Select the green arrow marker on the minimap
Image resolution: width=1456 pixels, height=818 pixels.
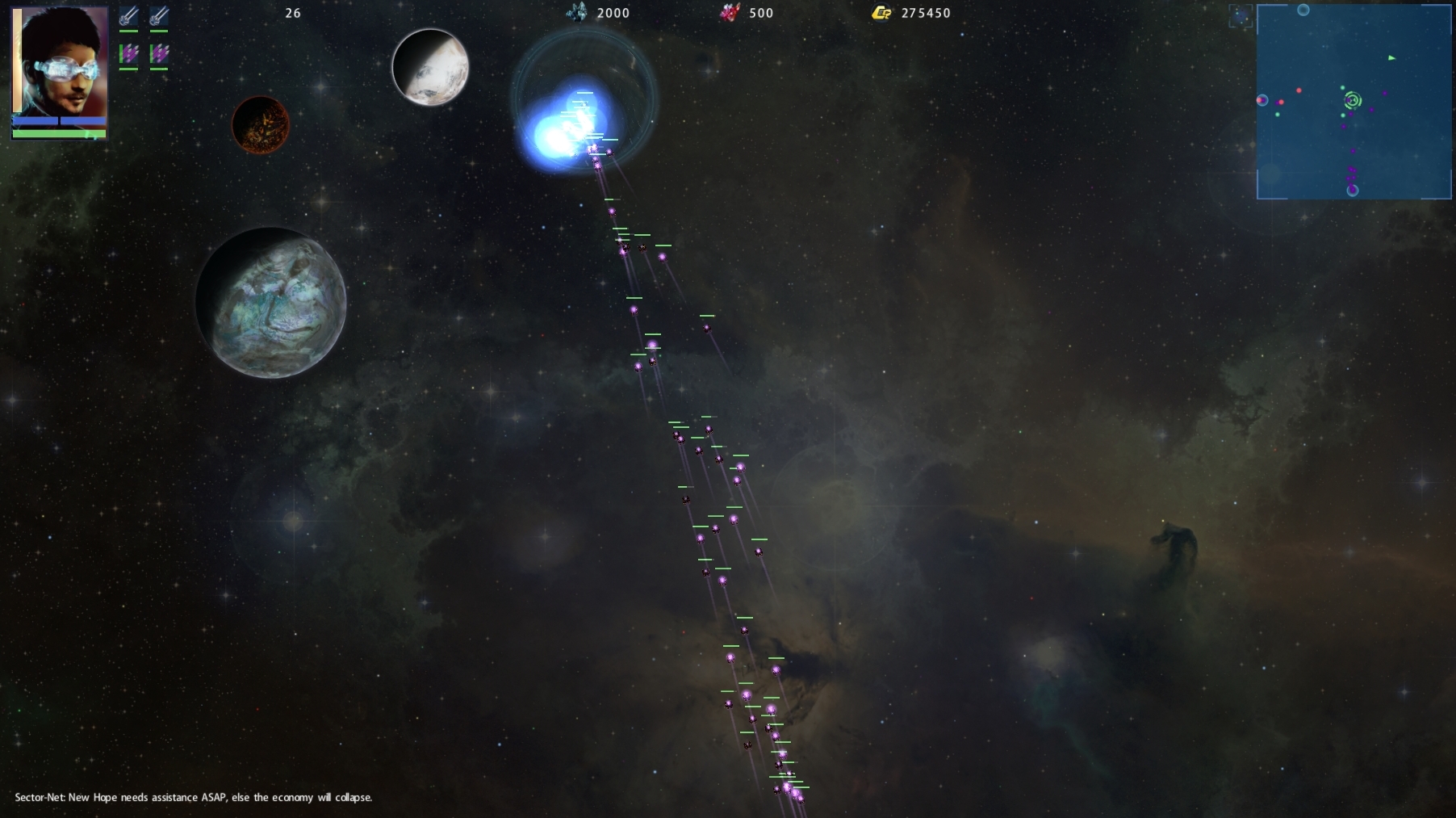(1391, 58)
